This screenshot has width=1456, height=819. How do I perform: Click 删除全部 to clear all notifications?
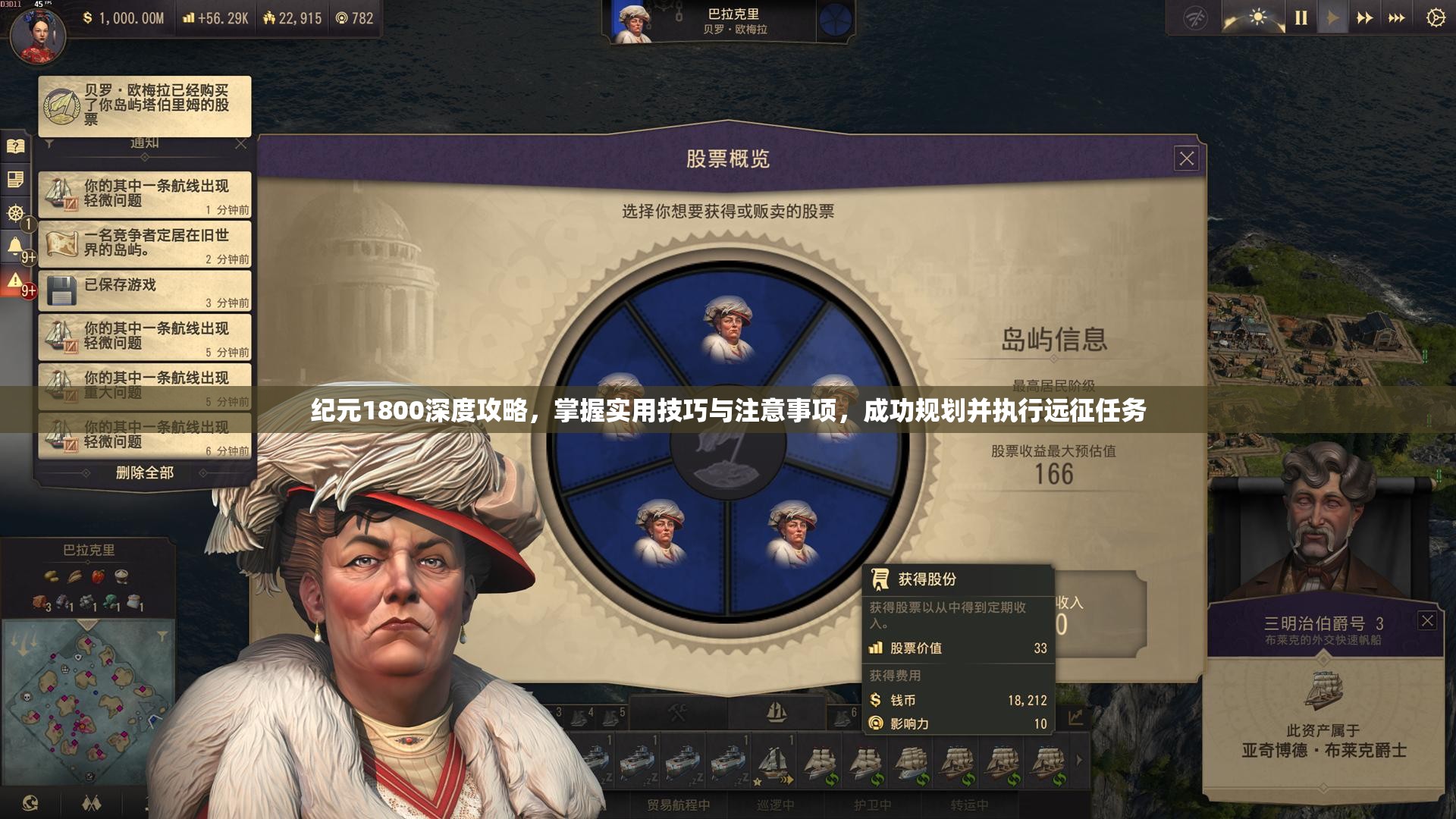(143, 472)
